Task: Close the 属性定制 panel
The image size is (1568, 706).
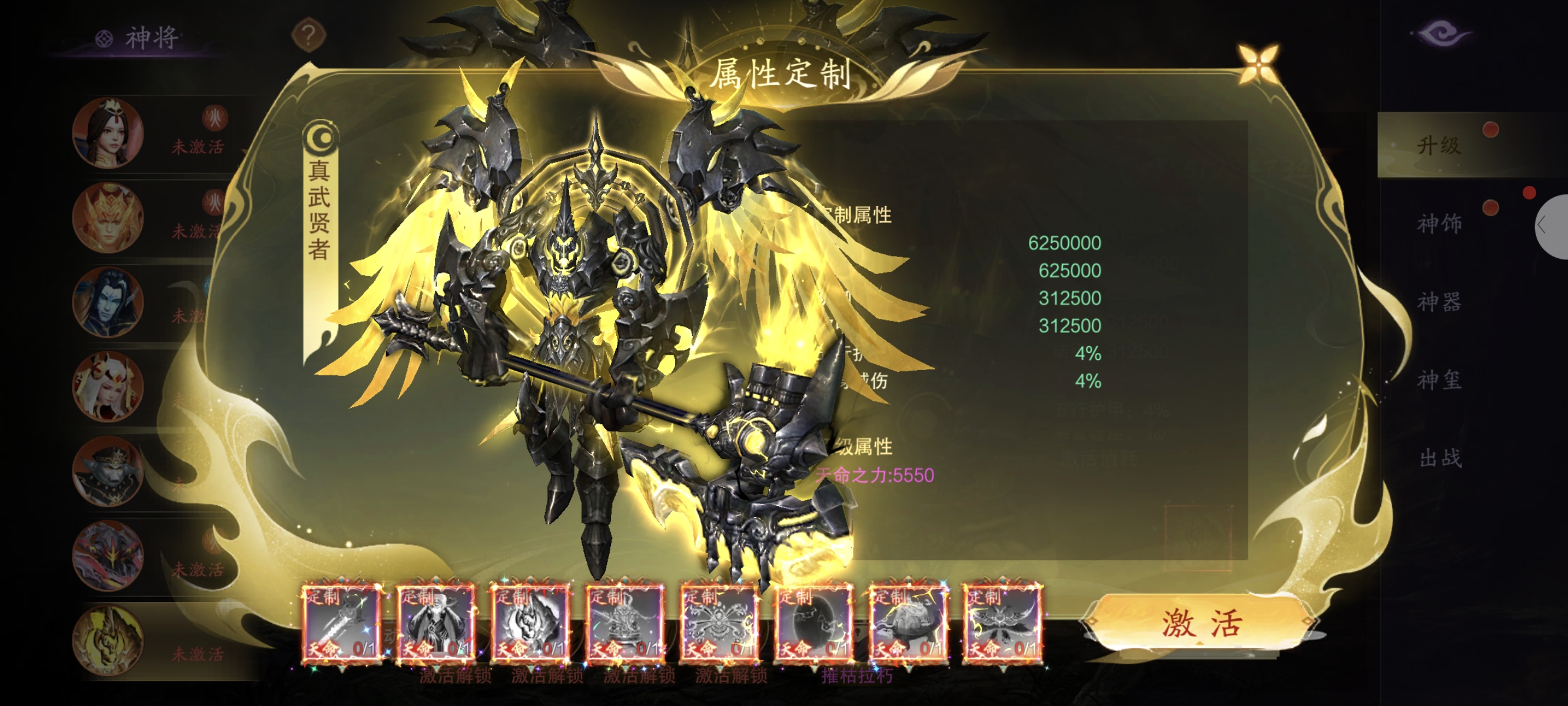Action: [1258, 62]
